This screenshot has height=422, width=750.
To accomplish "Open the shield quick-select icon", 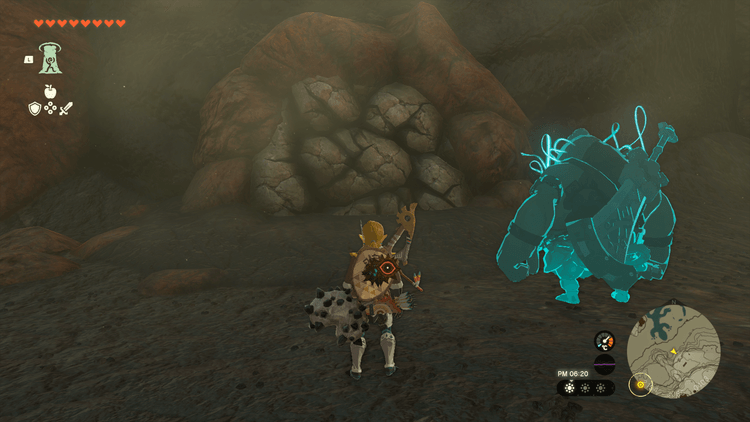I will [x=34, y=107].
